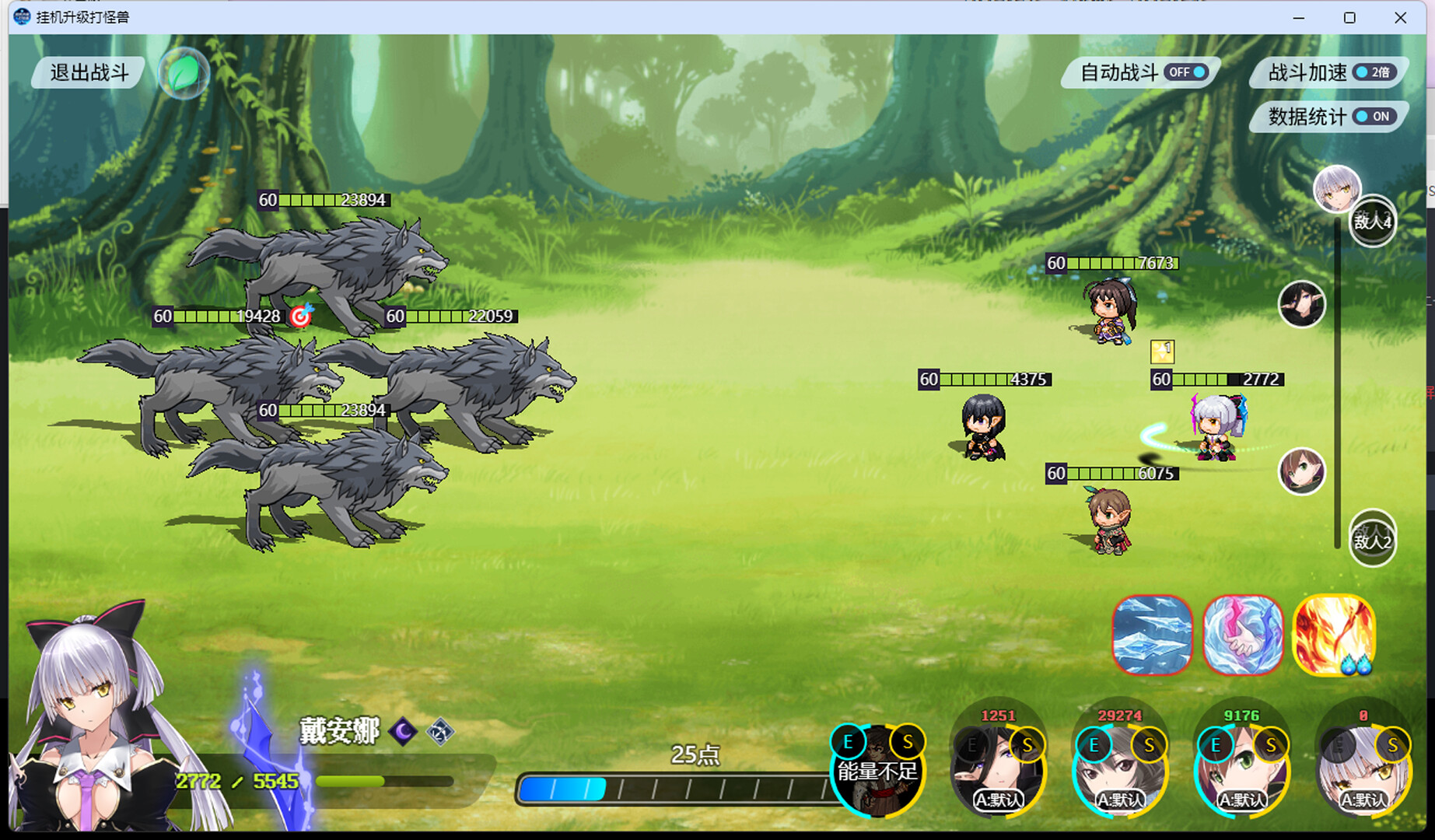The height and width of the screenshot is (840, 1435).
Task: Click the 敌人4 turn order marker
Action: (1372, 222)
